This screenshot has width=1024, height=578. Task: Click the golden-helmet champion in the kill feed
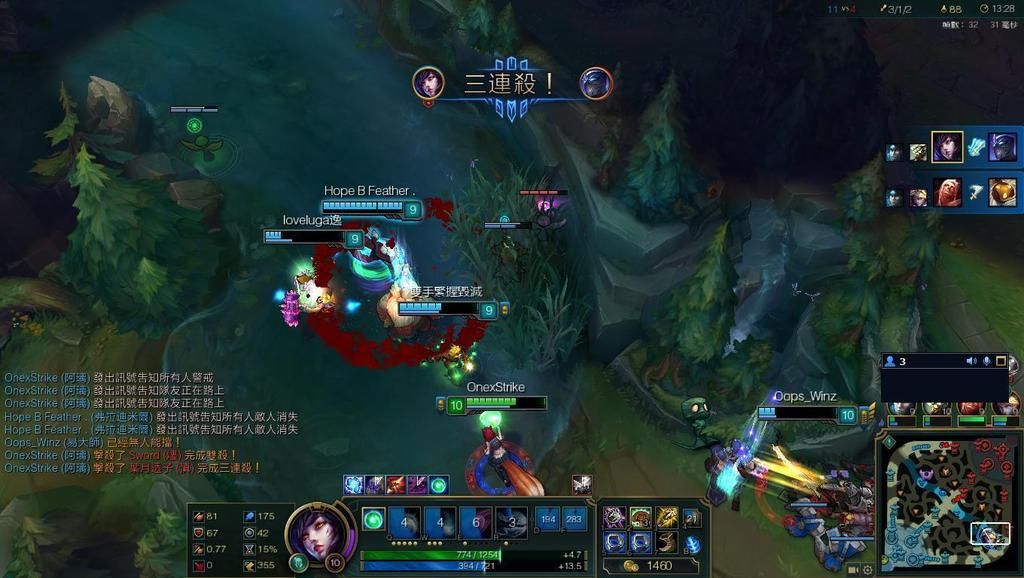coord(1002,192)
